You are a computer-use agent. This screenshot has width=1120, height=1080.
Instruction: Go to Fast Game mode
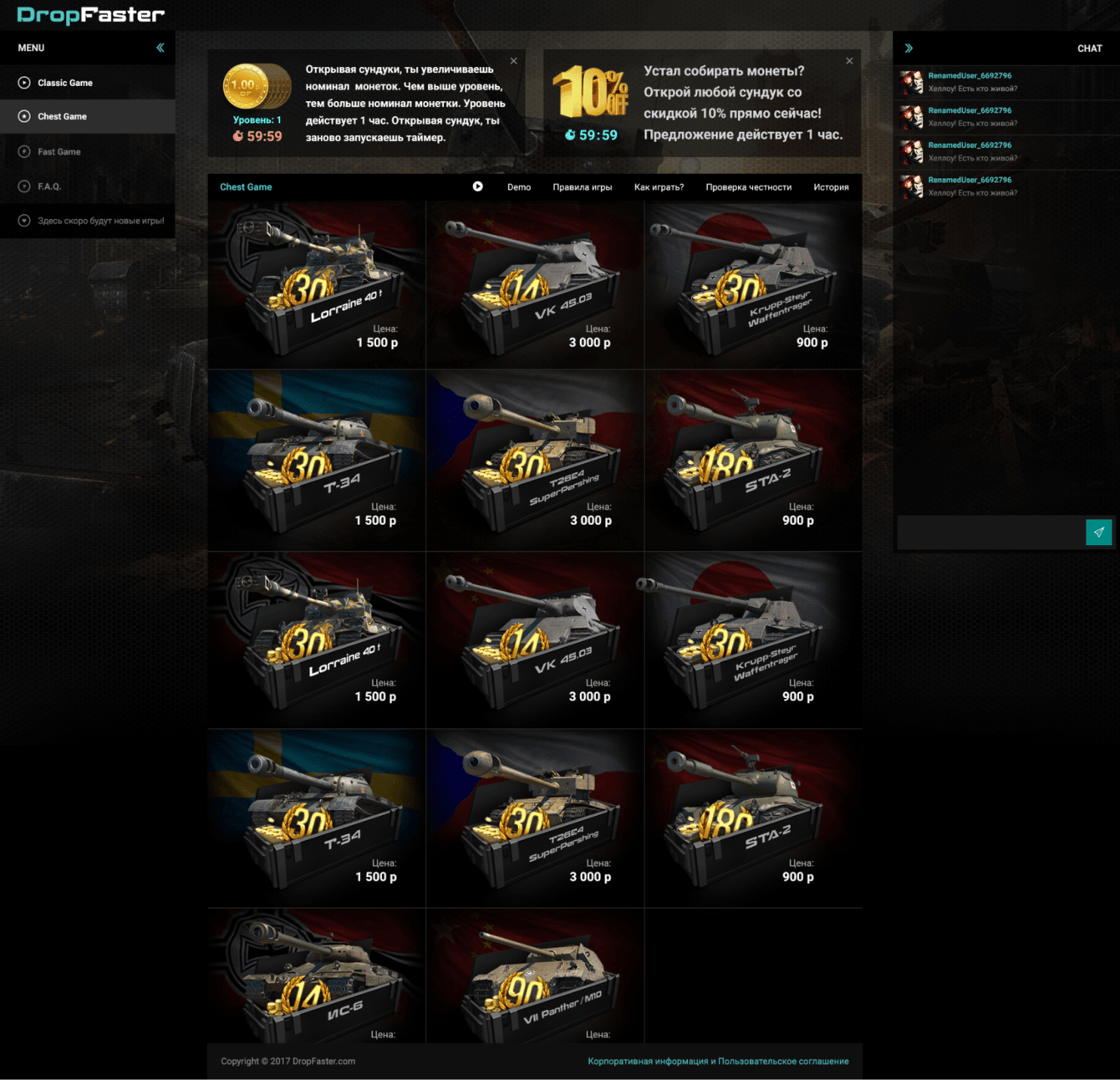pyautogui.click(x=59, y=151)
